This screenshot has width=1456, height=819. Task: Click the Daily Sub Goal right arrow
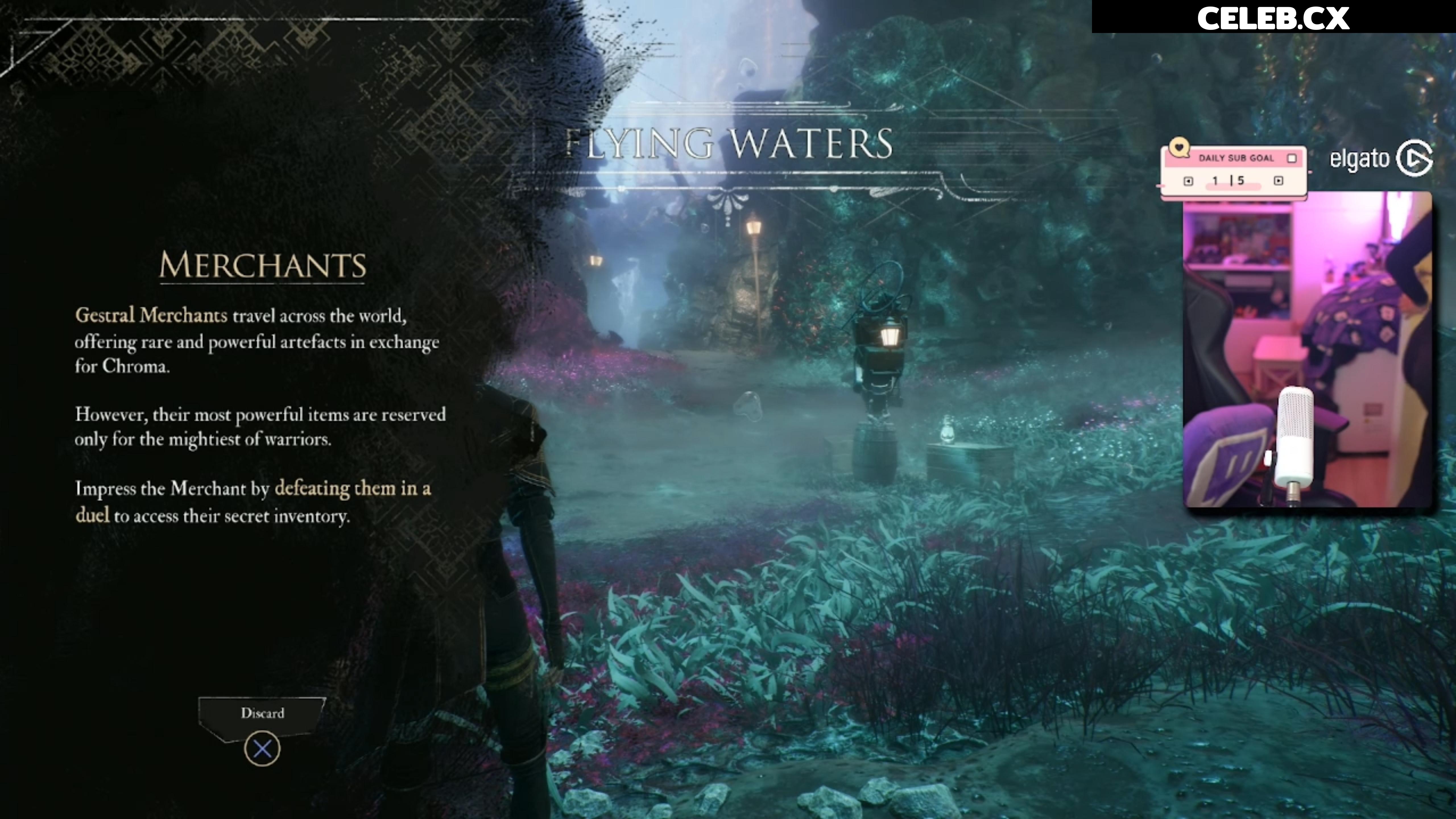tap(1278, 181)
